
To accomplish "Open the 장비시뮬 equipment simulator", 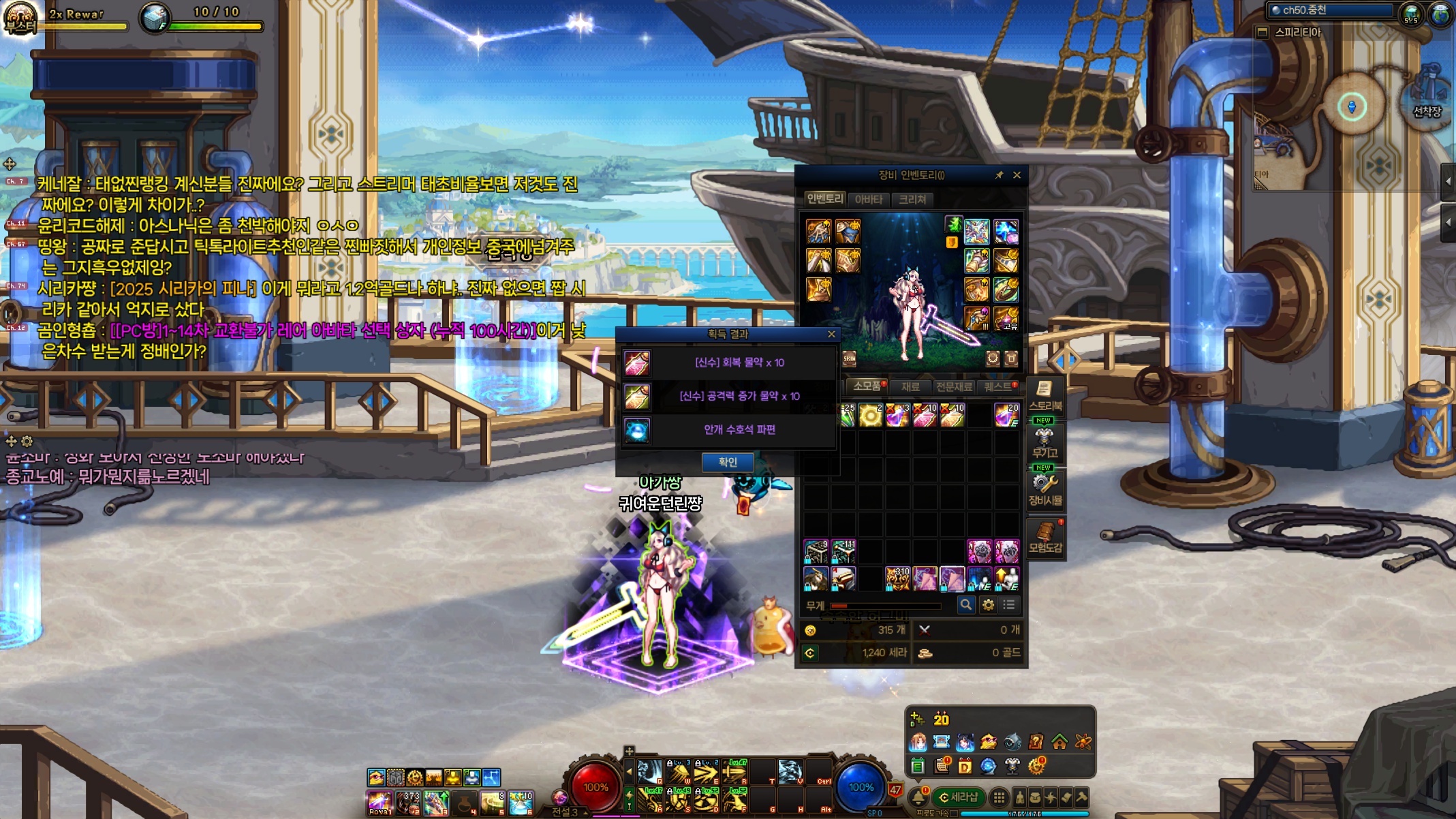I will (x=1044, y=490).
